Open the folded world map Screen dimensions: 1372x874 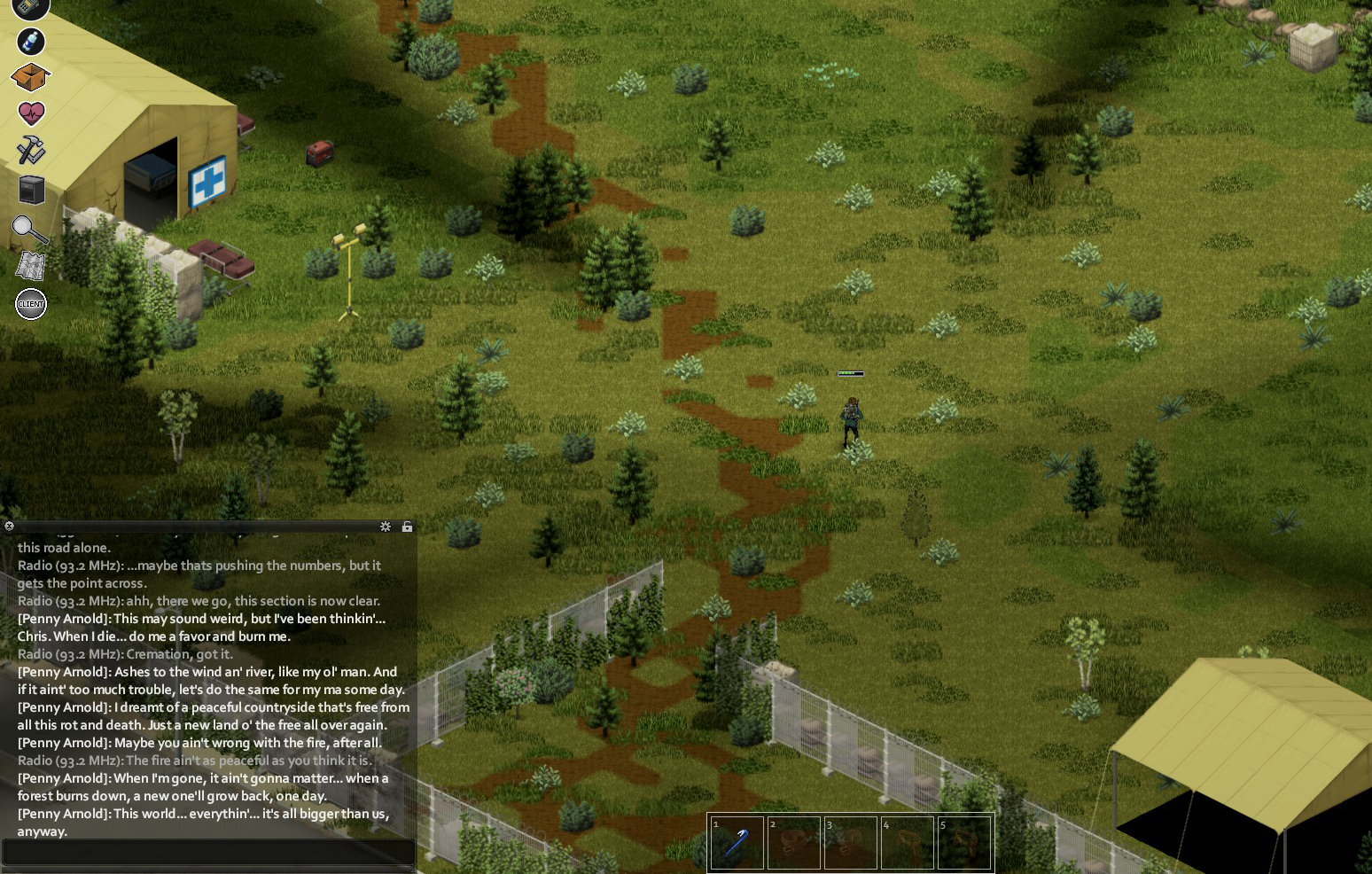[x=30, y=266]
